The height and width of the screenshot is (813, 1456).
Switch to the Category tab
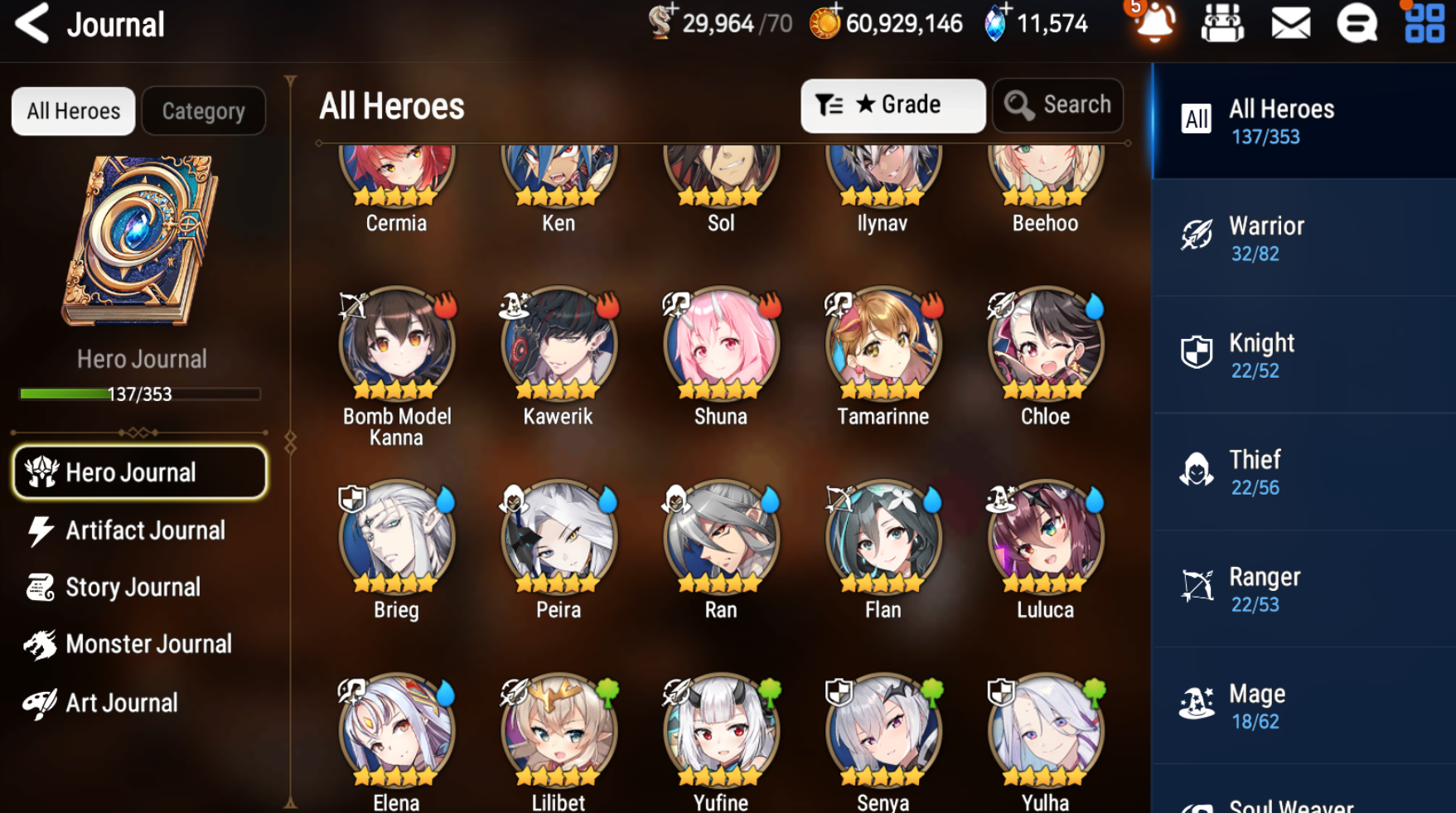pyautogui.click(x=203, y=111)
